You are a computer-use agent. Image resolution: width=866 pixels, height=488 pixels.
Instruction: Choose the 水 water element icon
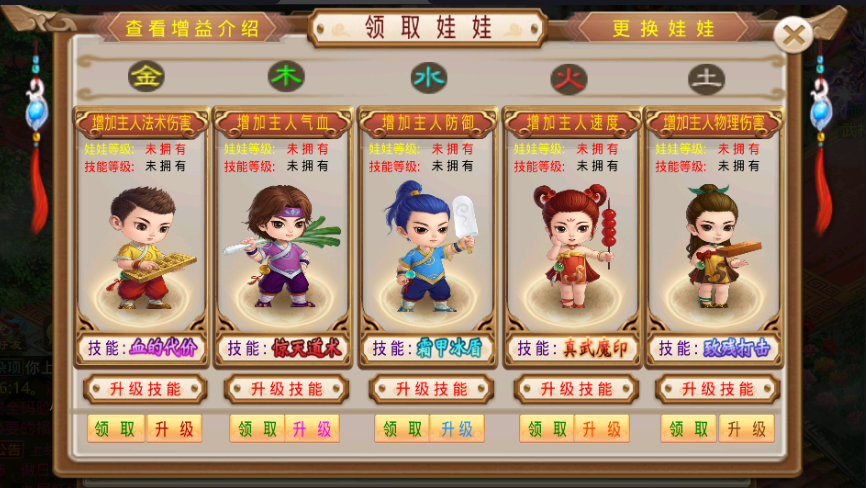coord(429,77)
